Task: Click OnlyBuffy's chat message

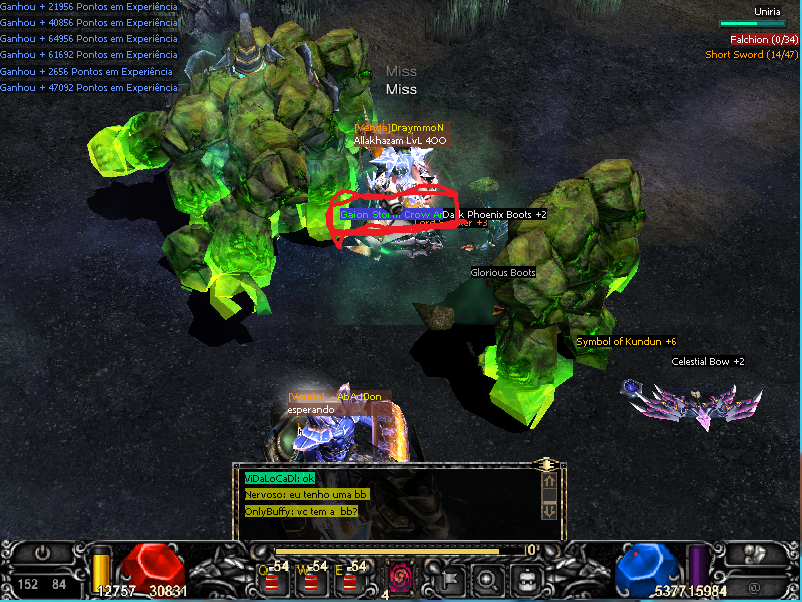Action: tap(301, 512)
